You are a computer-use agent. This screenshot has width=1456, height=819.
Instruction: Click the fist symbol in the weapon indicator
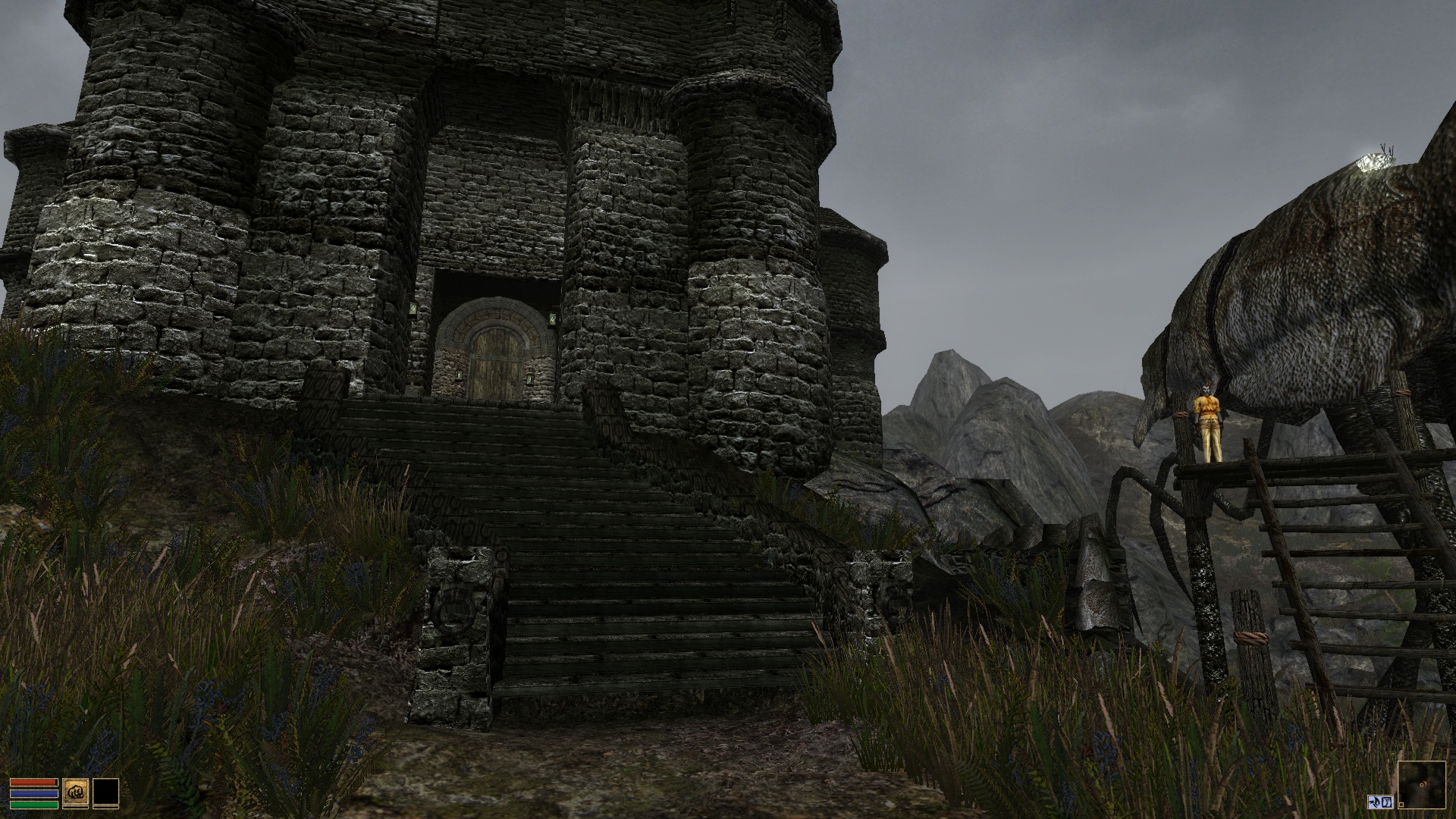(76, 792)
